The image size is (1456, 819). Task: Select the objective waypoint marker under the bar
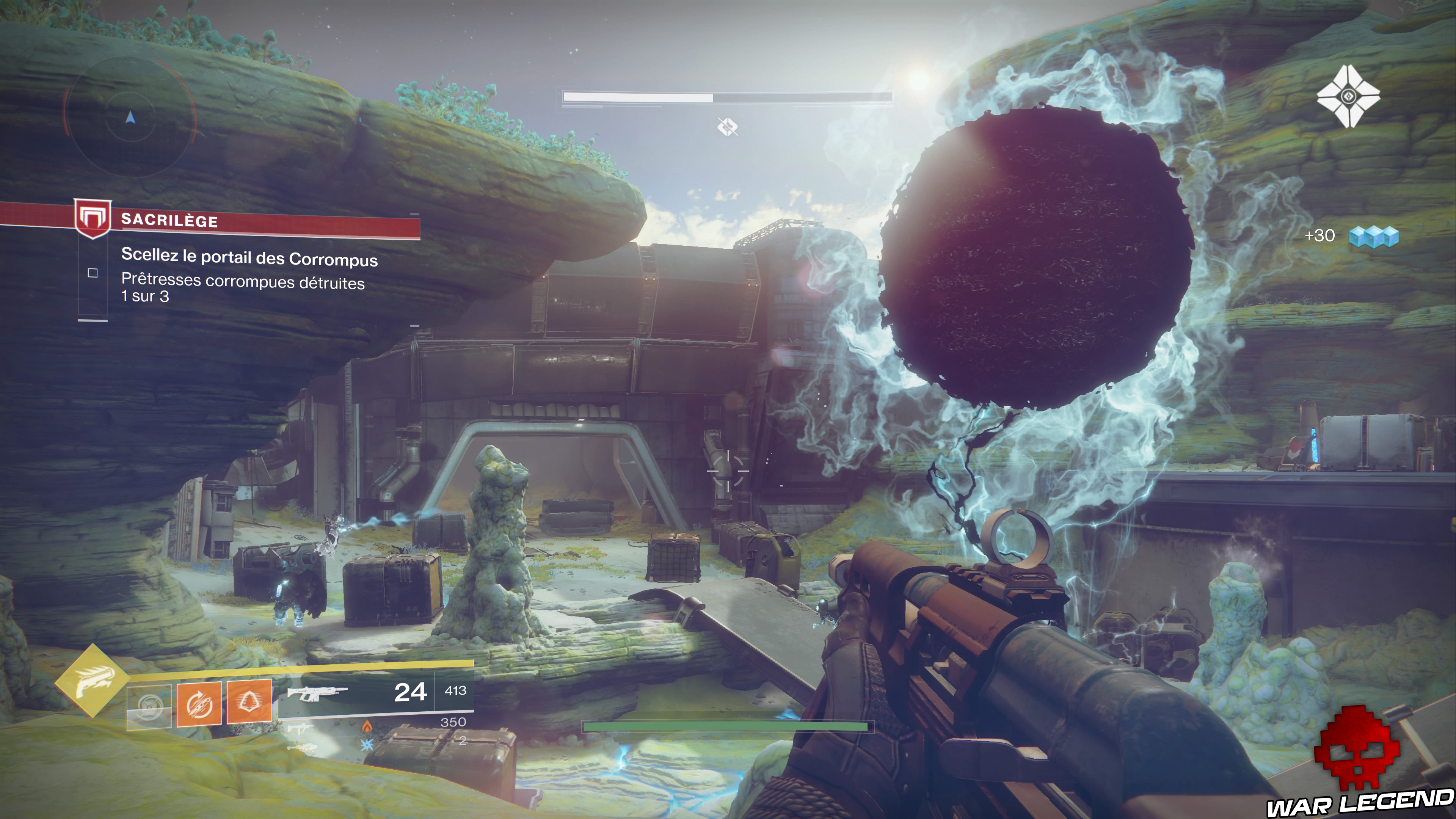pyautogui.click(x=728, y=127)
